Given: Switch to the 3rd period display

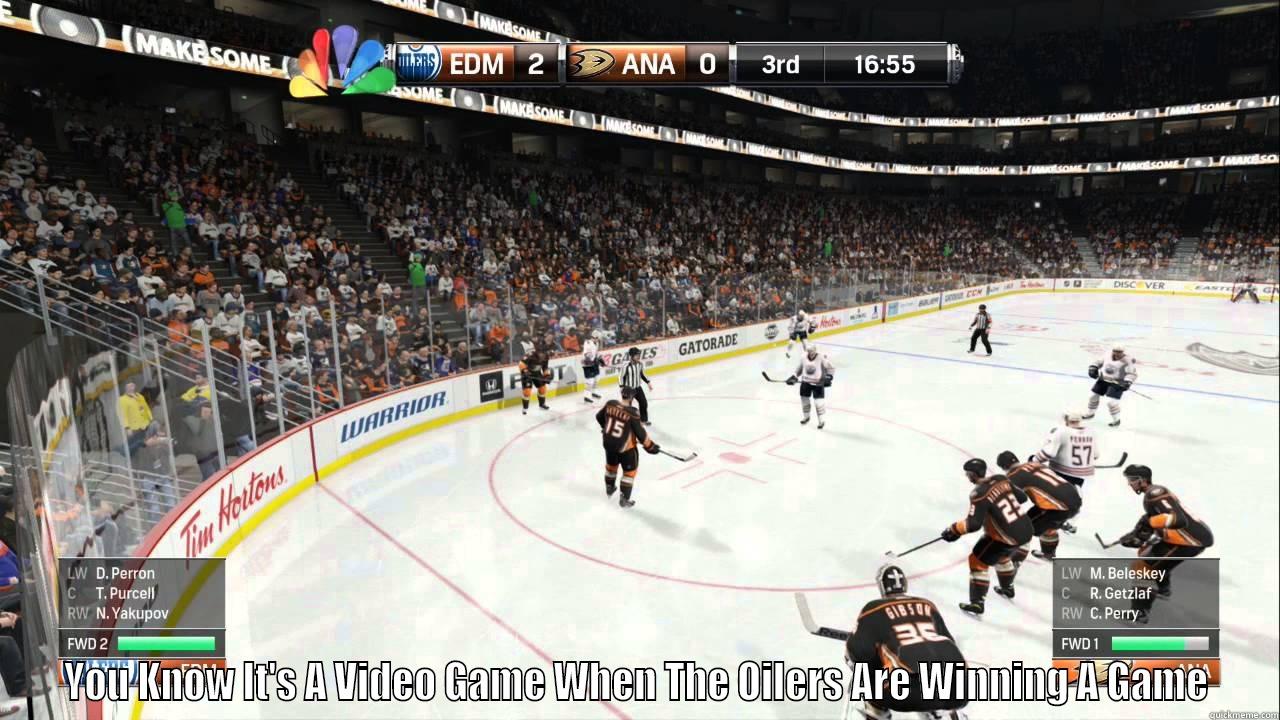Looking at the screenshot, I should (x=779, y=64).
